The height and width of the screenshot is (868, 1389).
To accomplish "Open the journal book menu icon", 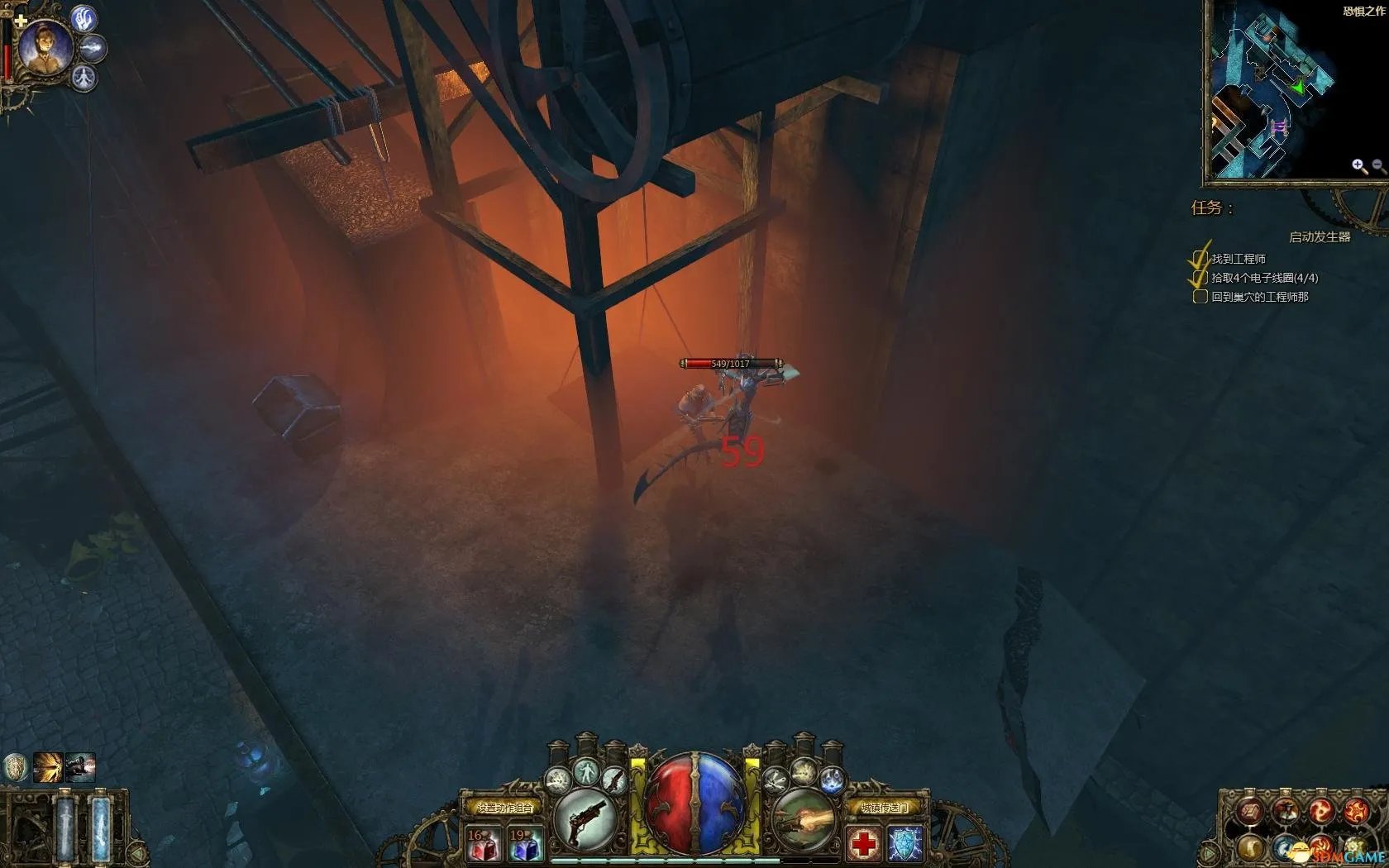I will [x=1248, y=813].
